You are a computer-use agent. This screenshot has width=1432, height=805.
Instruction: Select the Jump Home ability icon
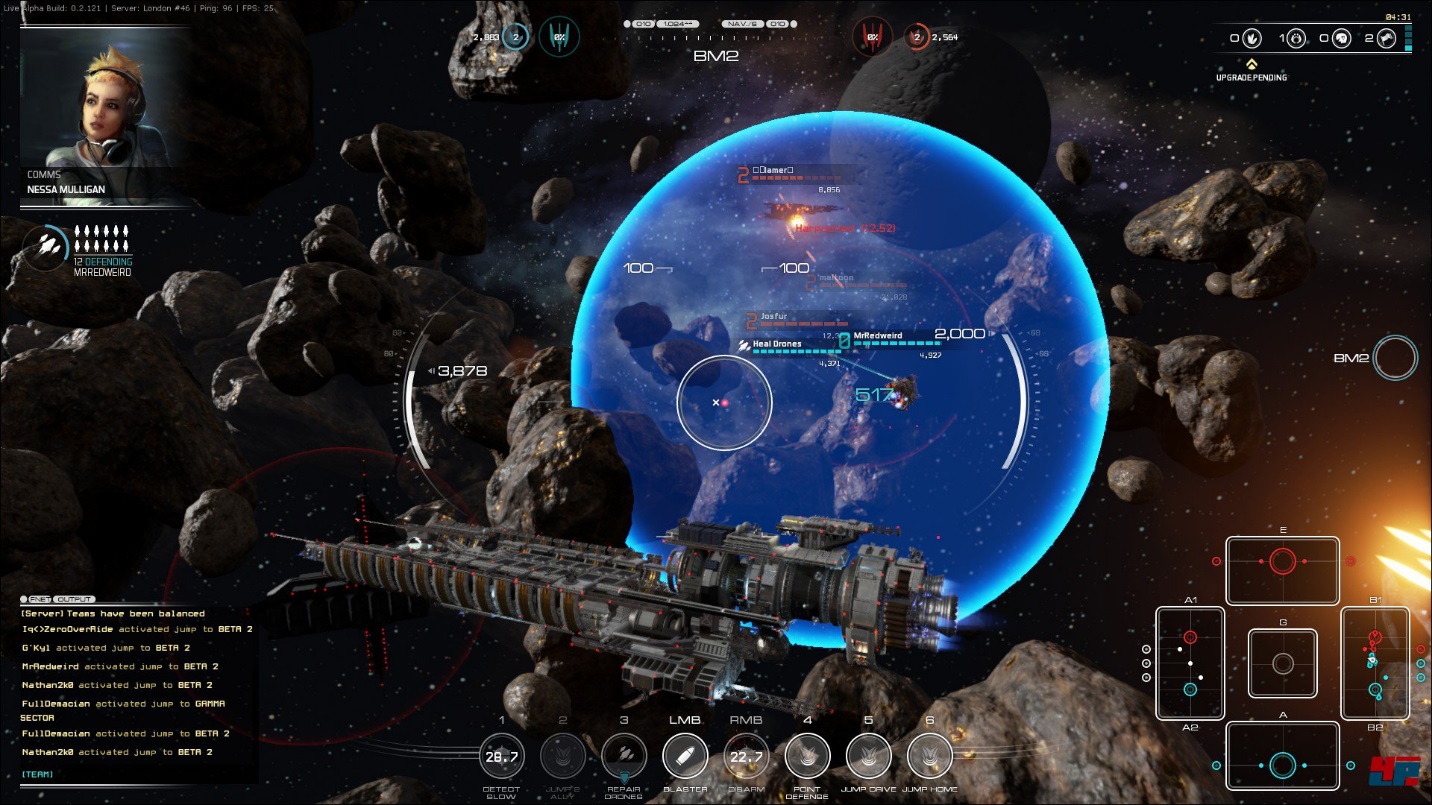coord(929,756)
